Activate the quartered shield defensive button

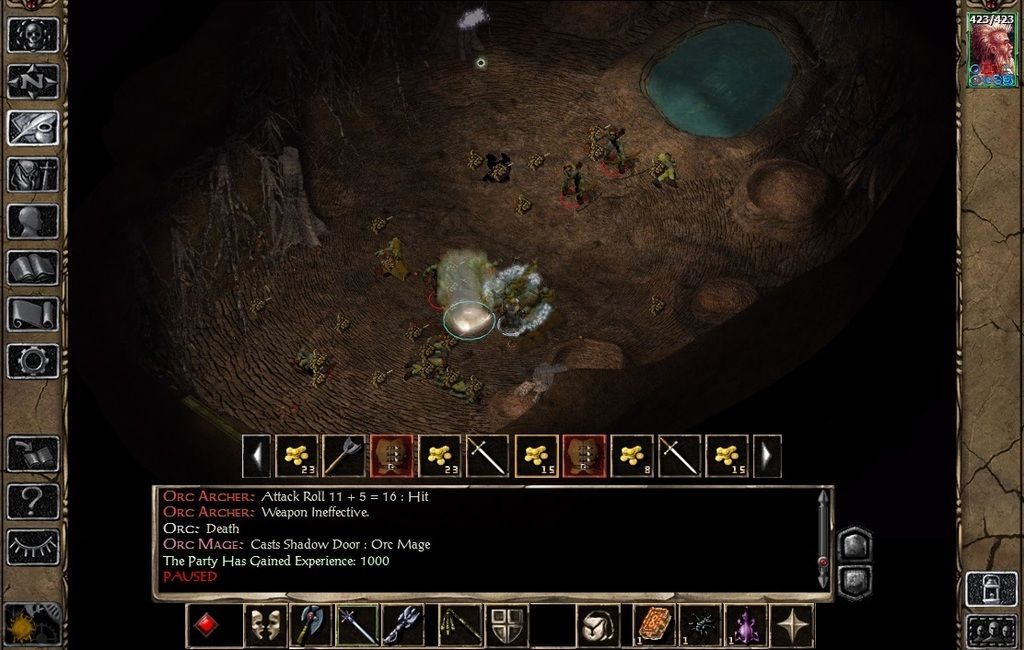(x=507, y=626)
